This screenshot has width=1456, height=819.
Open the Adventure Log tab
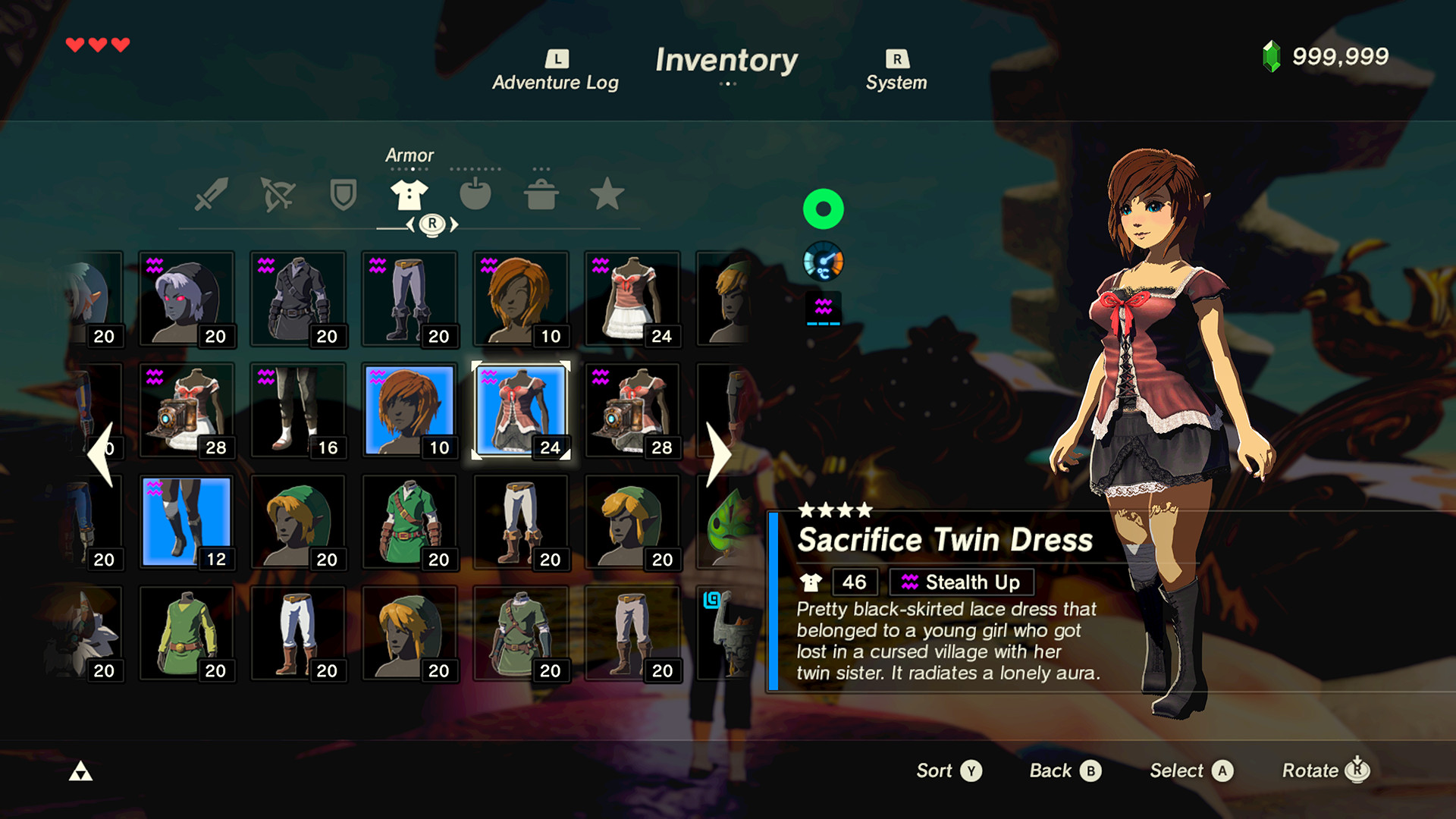click(555, 70)
